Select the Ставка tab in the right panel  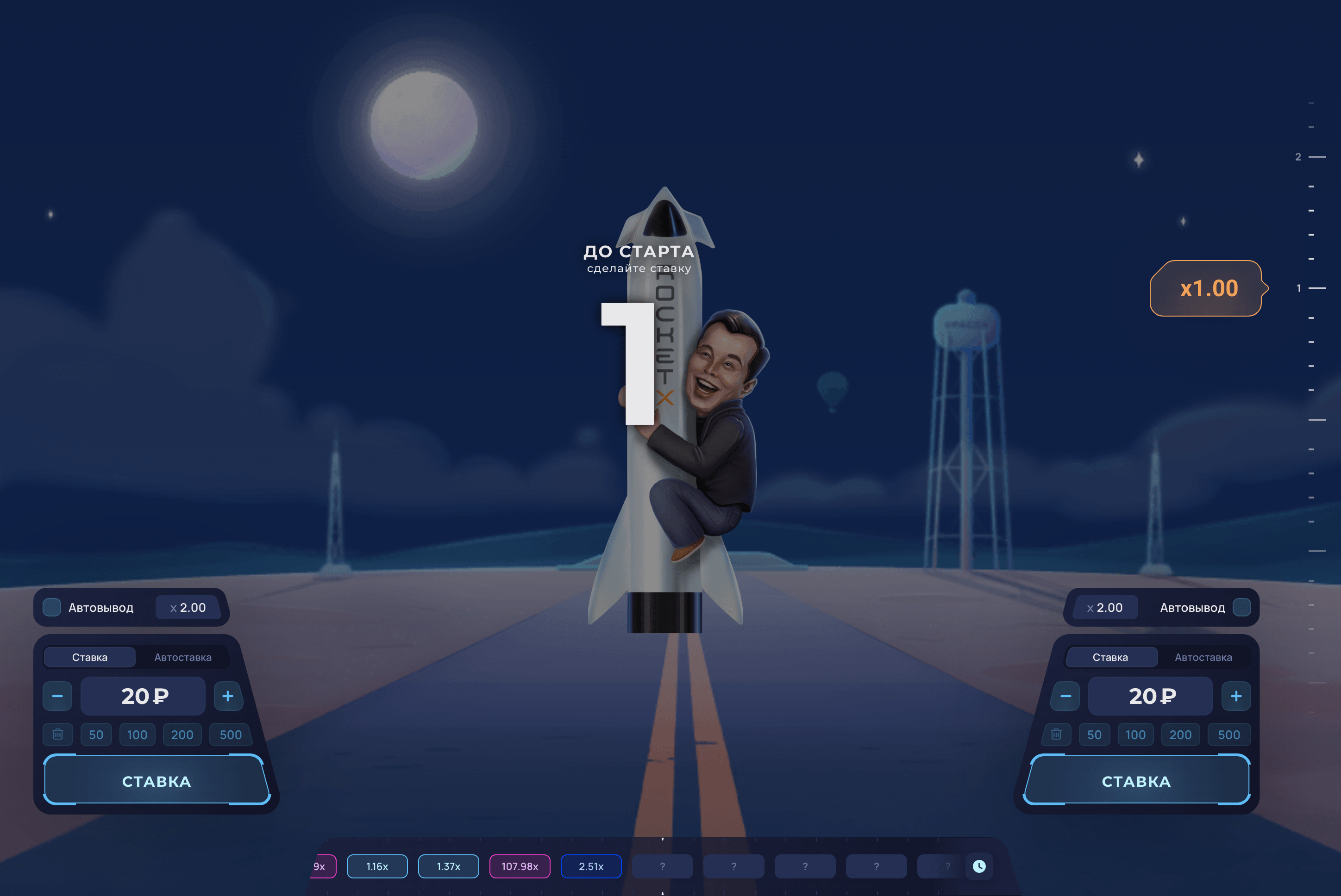[x=1110, y=657]
